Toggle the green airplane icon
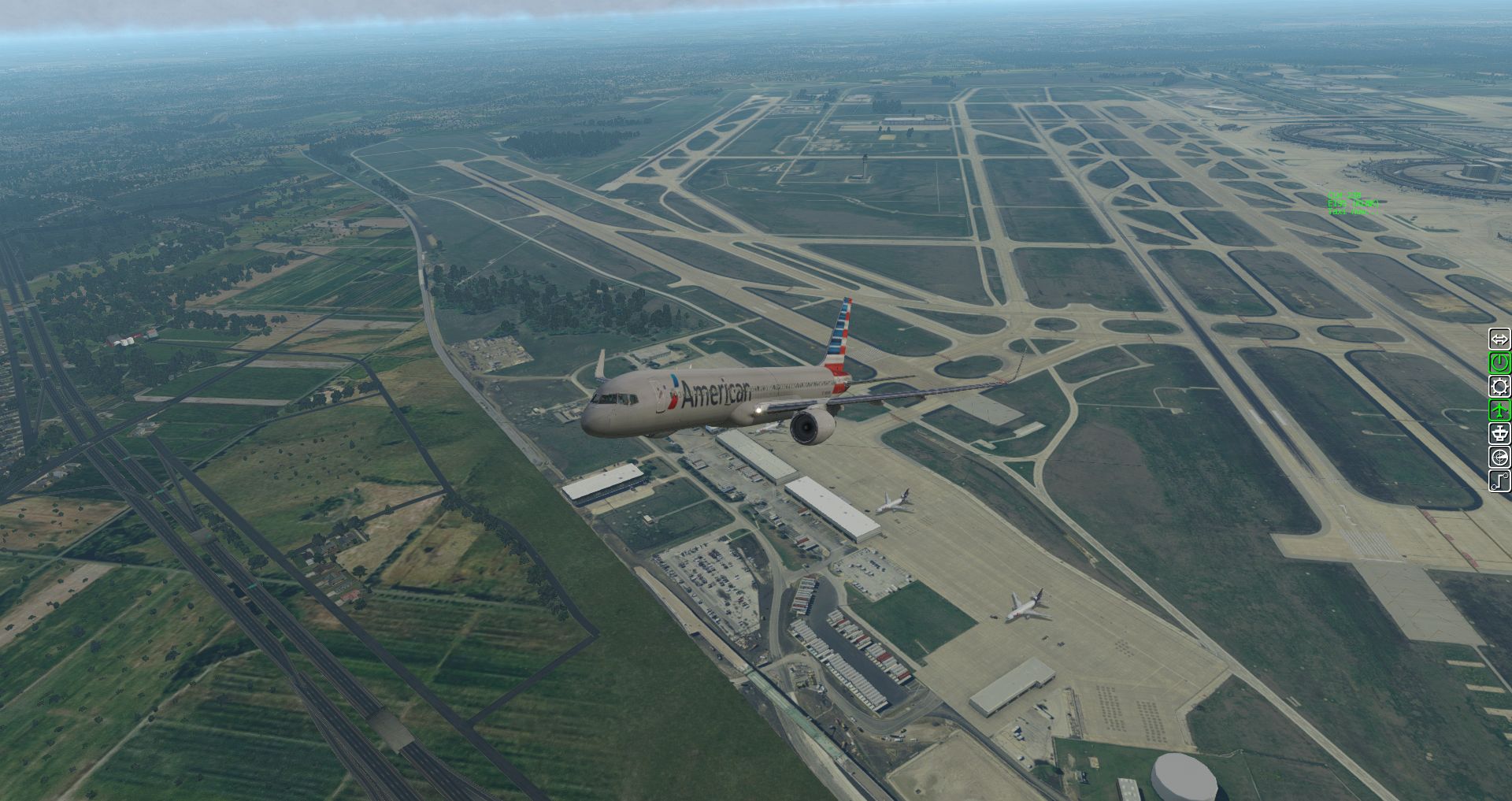 point(1499,410)
